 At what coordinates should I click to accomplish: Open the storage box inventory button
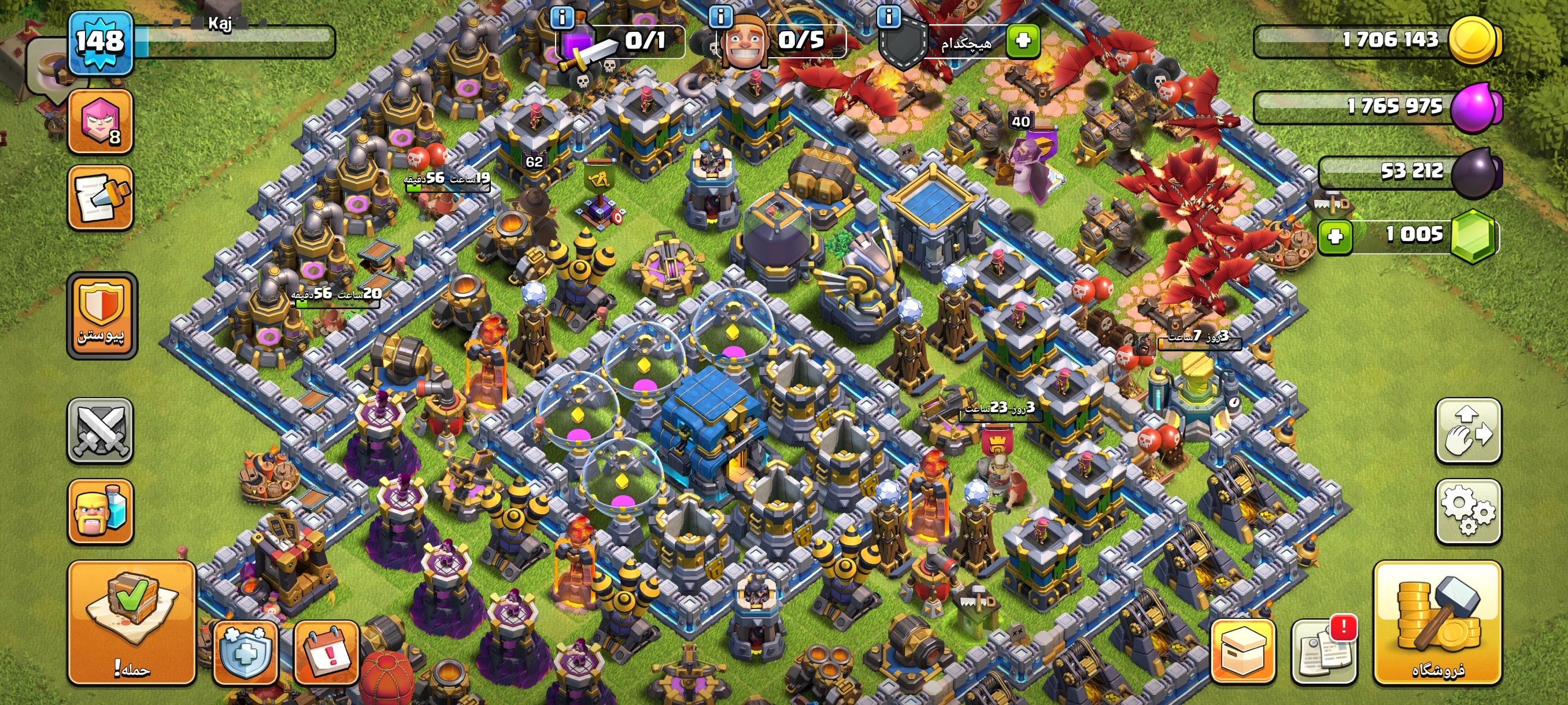coord(1243,652)
